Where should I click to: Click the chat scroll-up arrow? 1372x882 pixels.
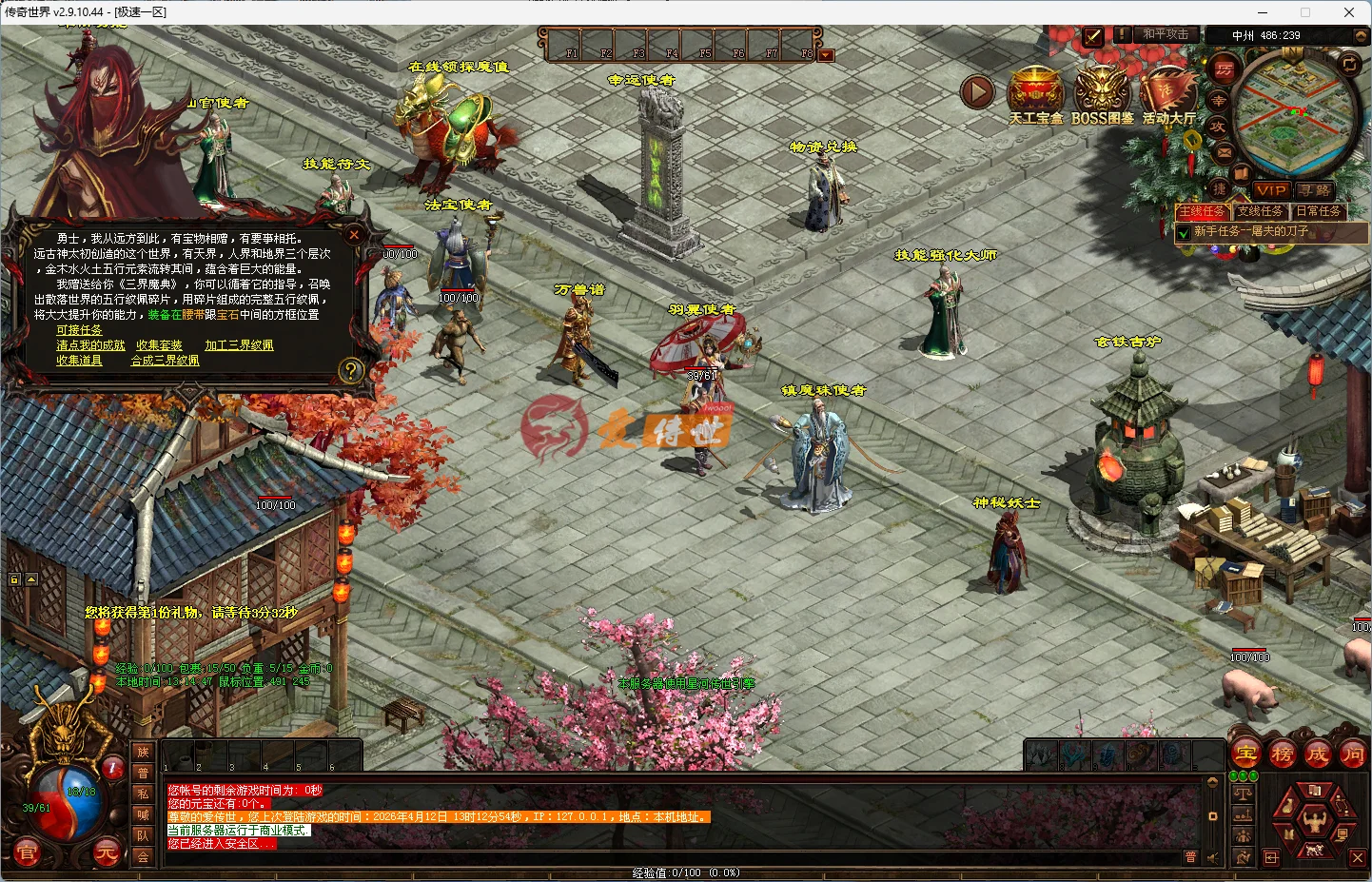pos(1212,782)
